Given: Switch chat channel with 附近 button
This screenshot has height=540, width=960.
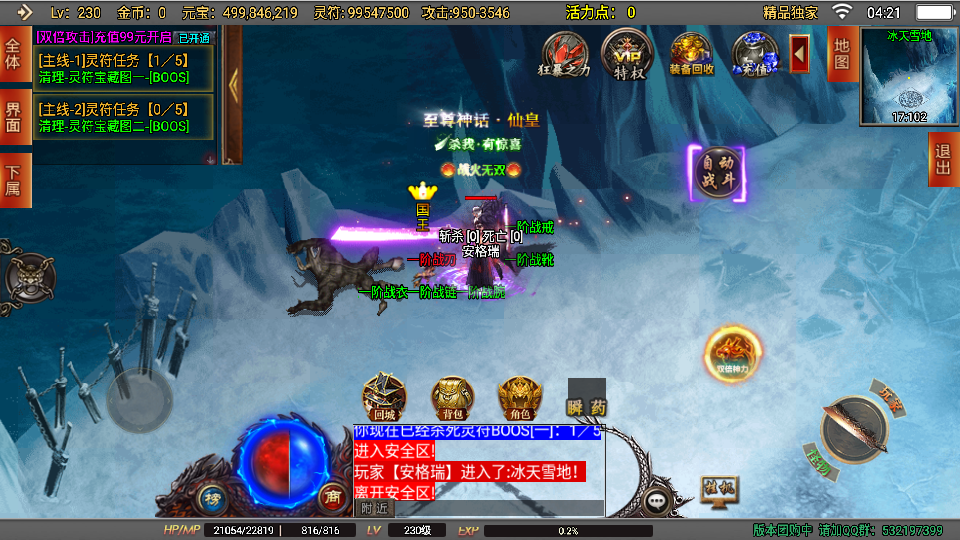Looking at the screenshot, I should 374,508.
